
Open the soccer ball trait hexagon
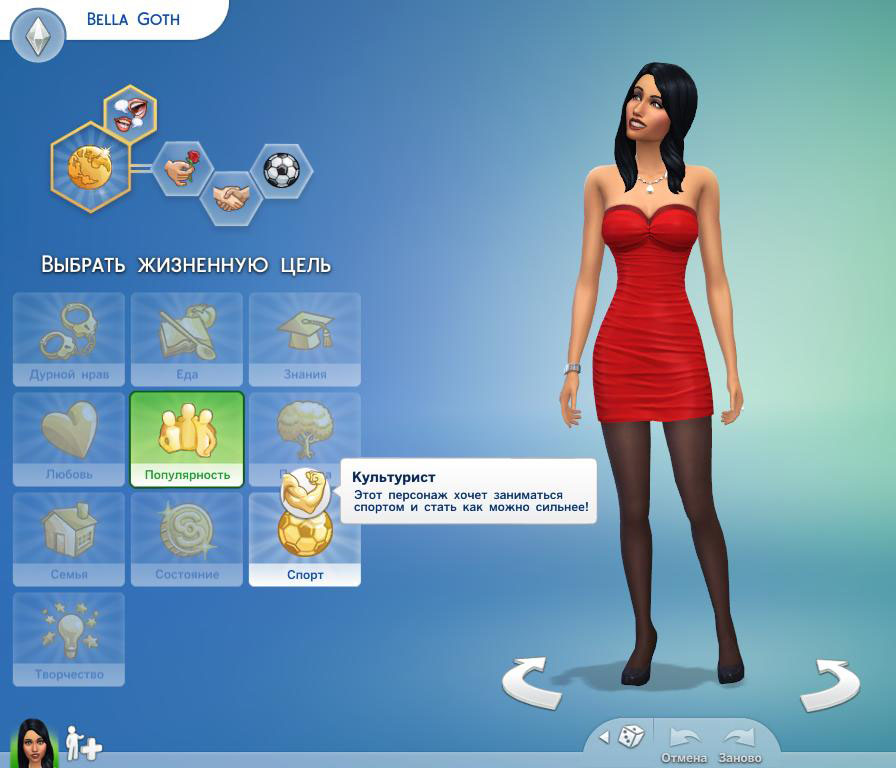(x=281, y=170)
